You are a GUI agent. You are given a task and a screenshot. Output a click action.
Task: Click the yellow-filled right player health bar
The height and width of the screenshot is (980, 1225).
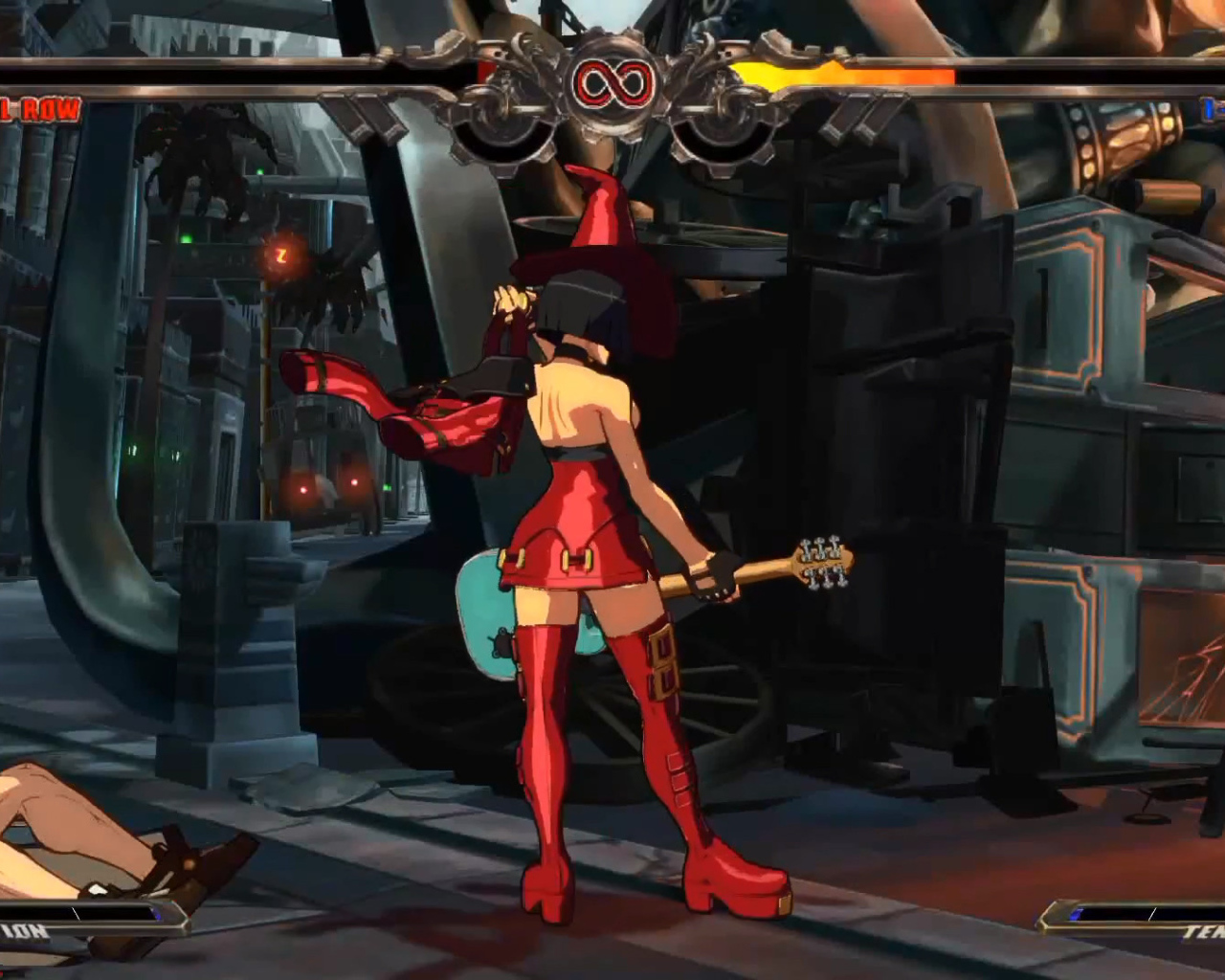coord(842,72)
